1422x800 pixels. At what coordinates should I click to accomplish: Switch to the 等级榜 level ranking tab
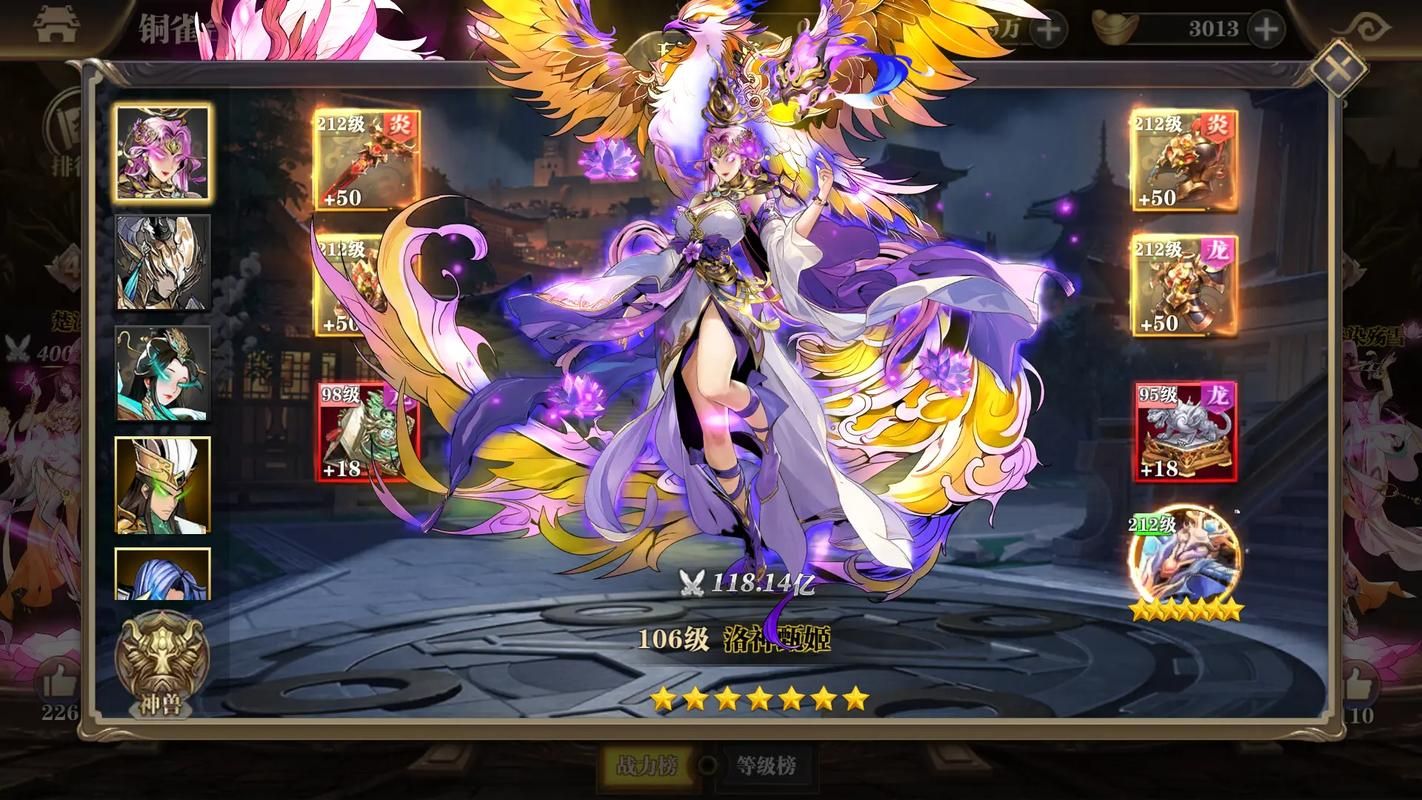(x=766, y=766)
